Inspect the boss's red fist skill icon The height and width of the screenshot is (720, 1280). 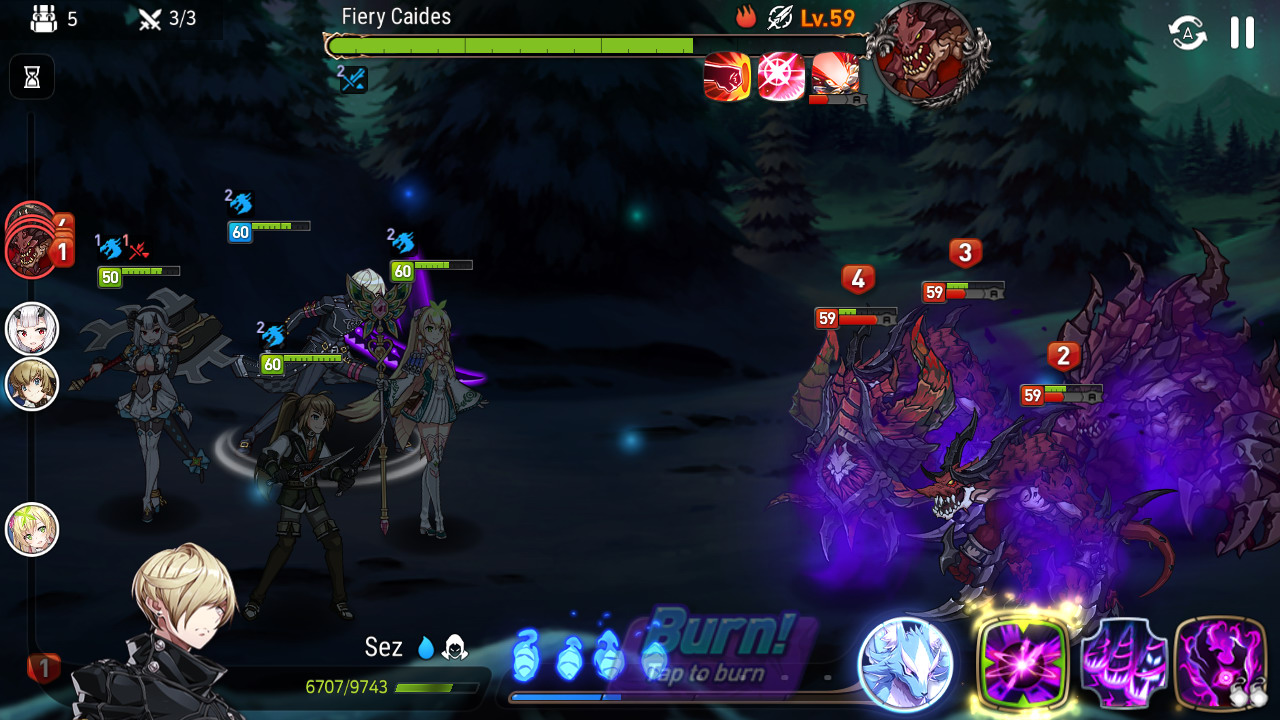(x=727, y=77)
